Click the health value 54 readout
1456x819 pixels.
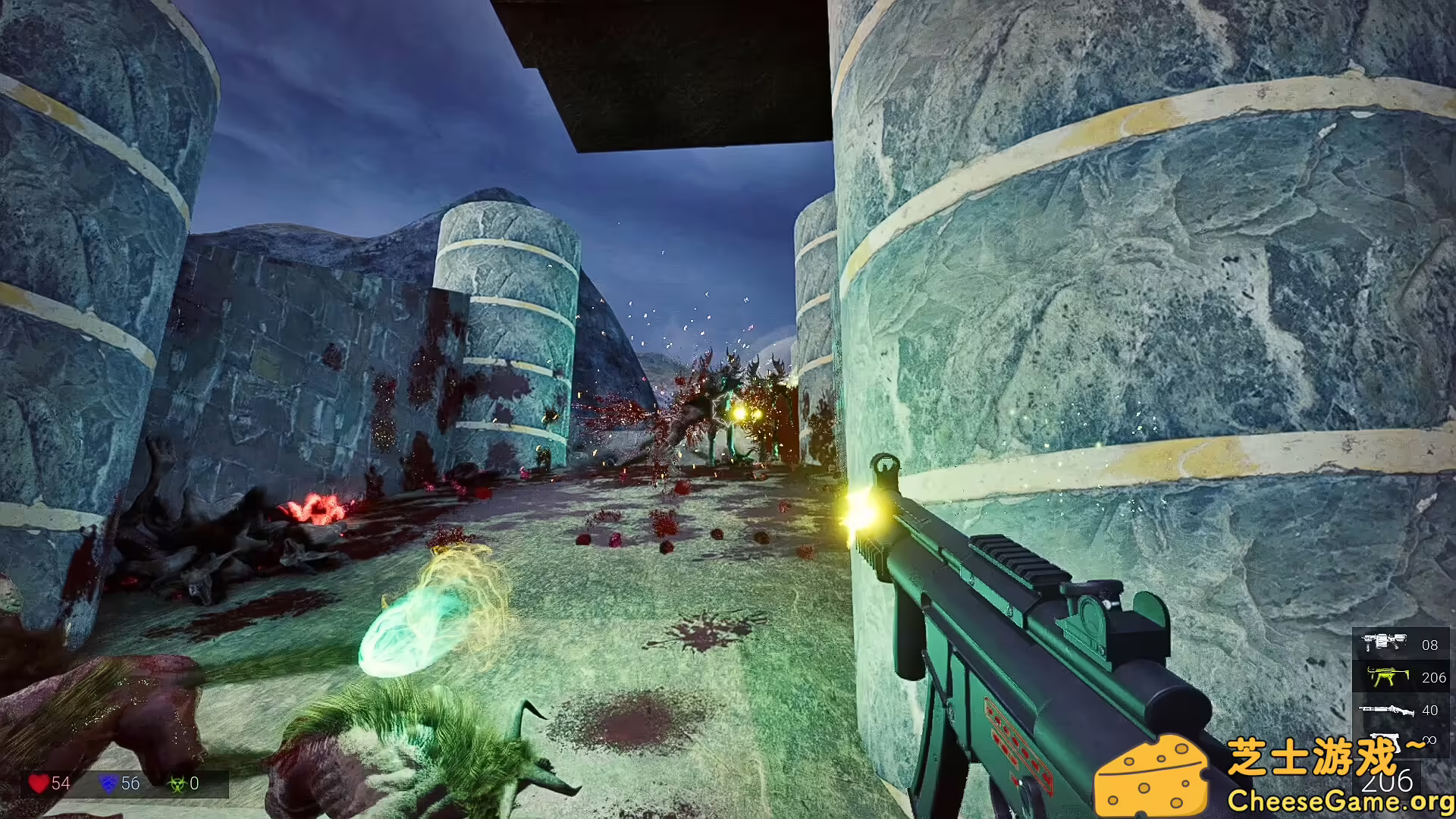pos(61,783)
